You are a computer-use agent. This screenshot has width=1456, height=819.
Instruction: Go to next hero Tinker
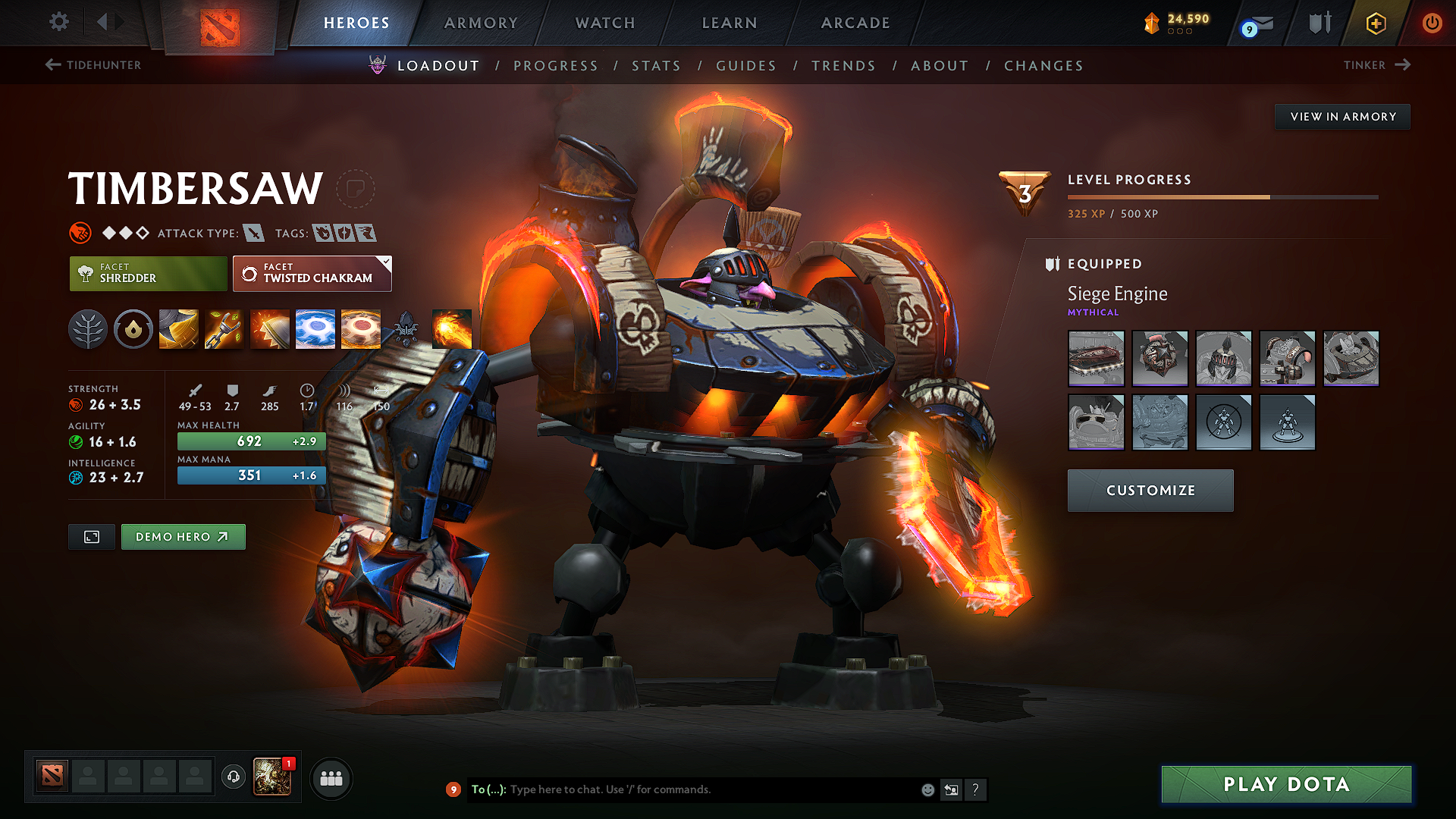pyautogui.click(x=1376, y=65)
